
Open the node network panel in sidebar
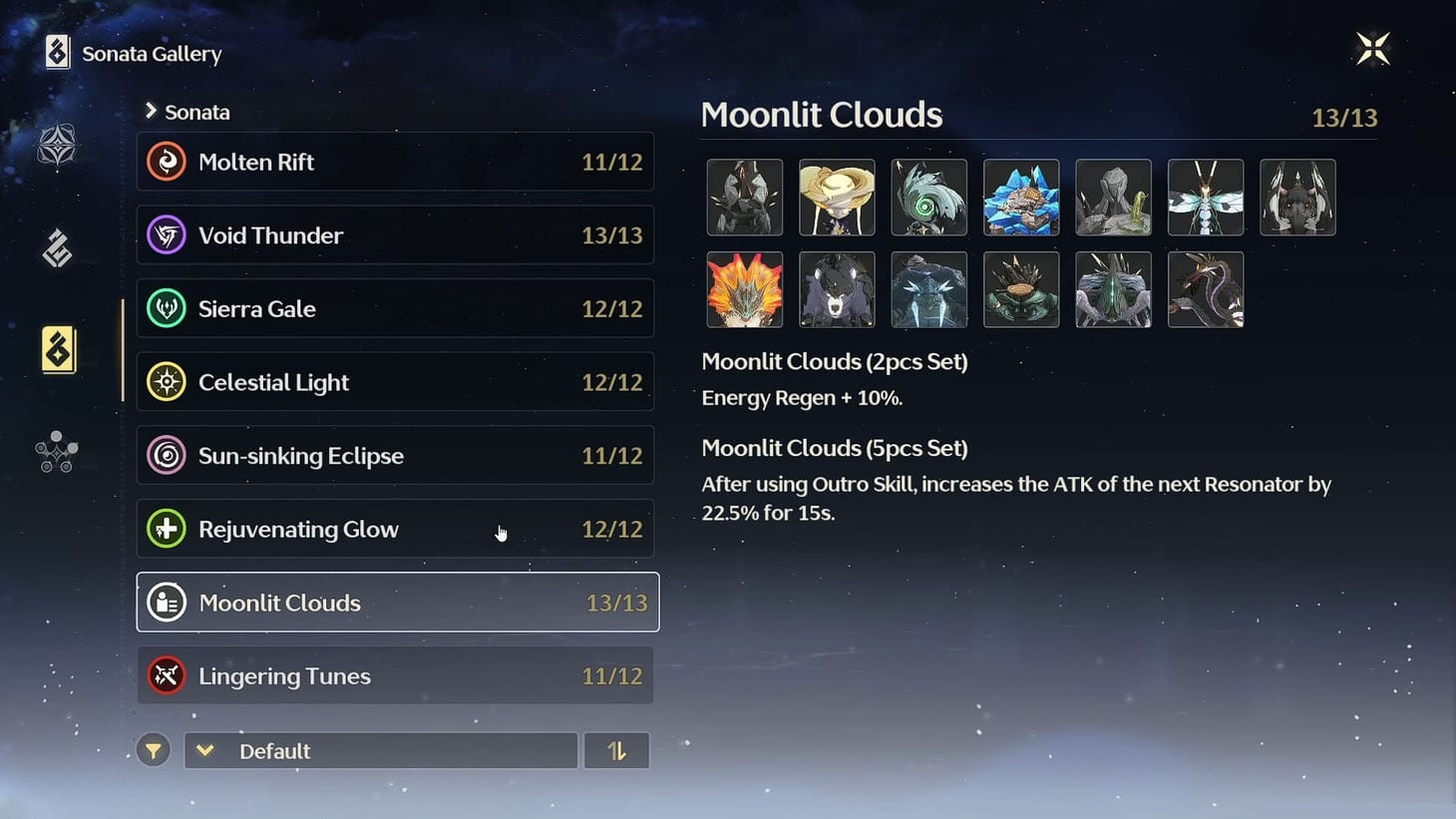55,451
